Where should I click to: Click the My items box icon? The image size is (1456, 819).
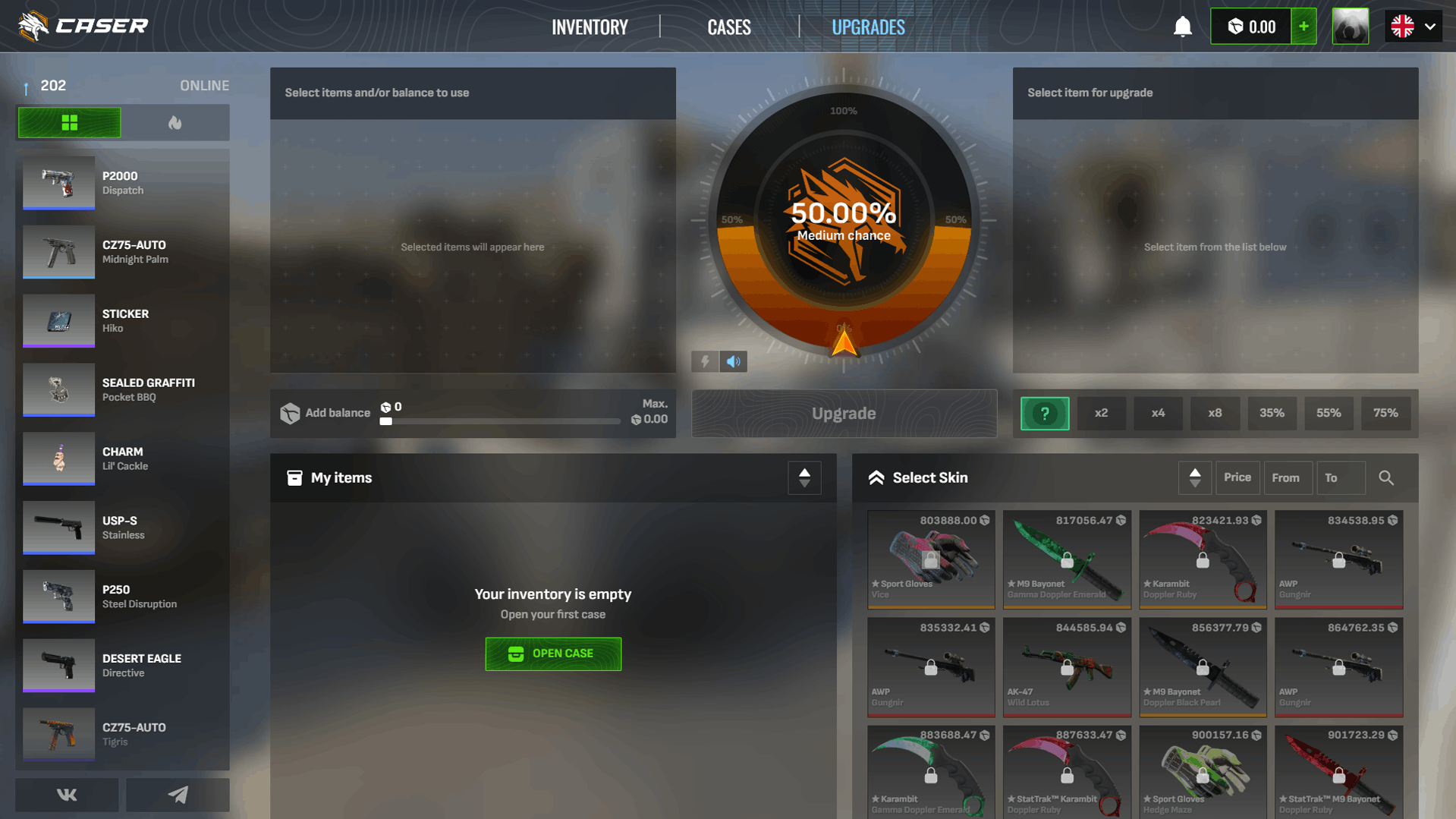[x=295, y=477]
